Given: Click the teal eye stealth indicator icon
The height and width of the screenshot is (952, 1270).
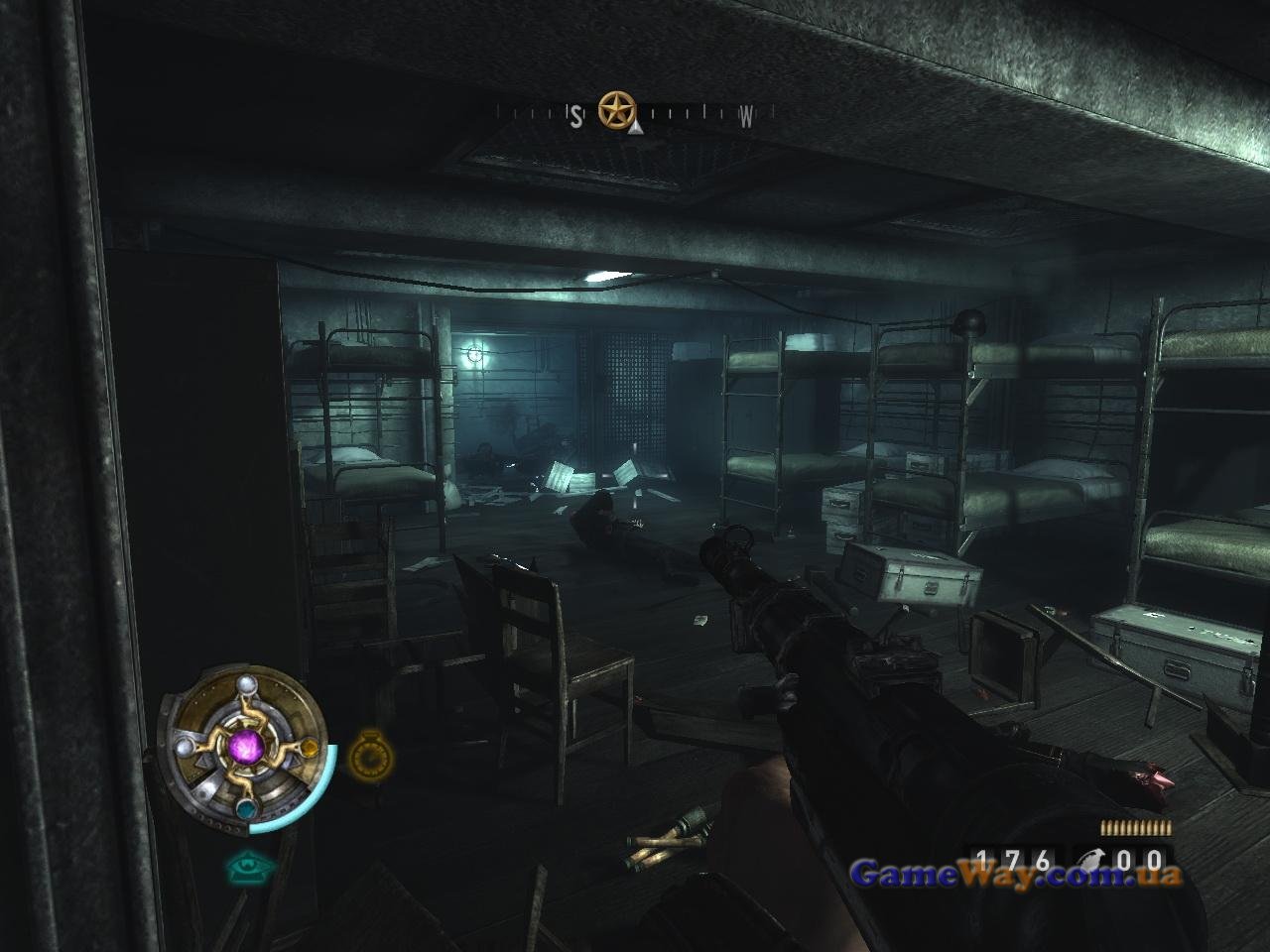Looking at the screenshot, I should 248,868.
